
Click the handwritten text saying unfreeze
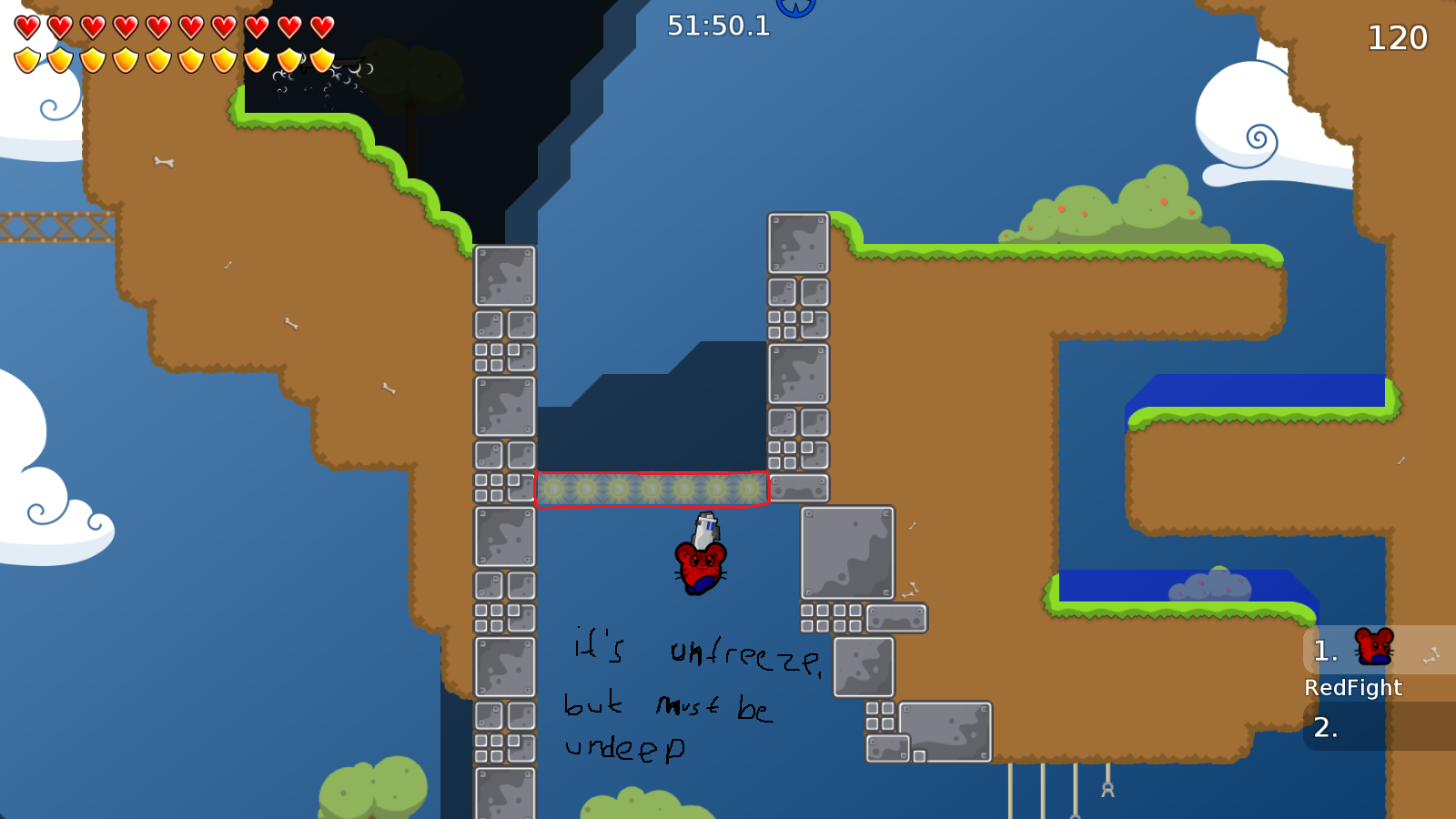(x=744, y=651)
